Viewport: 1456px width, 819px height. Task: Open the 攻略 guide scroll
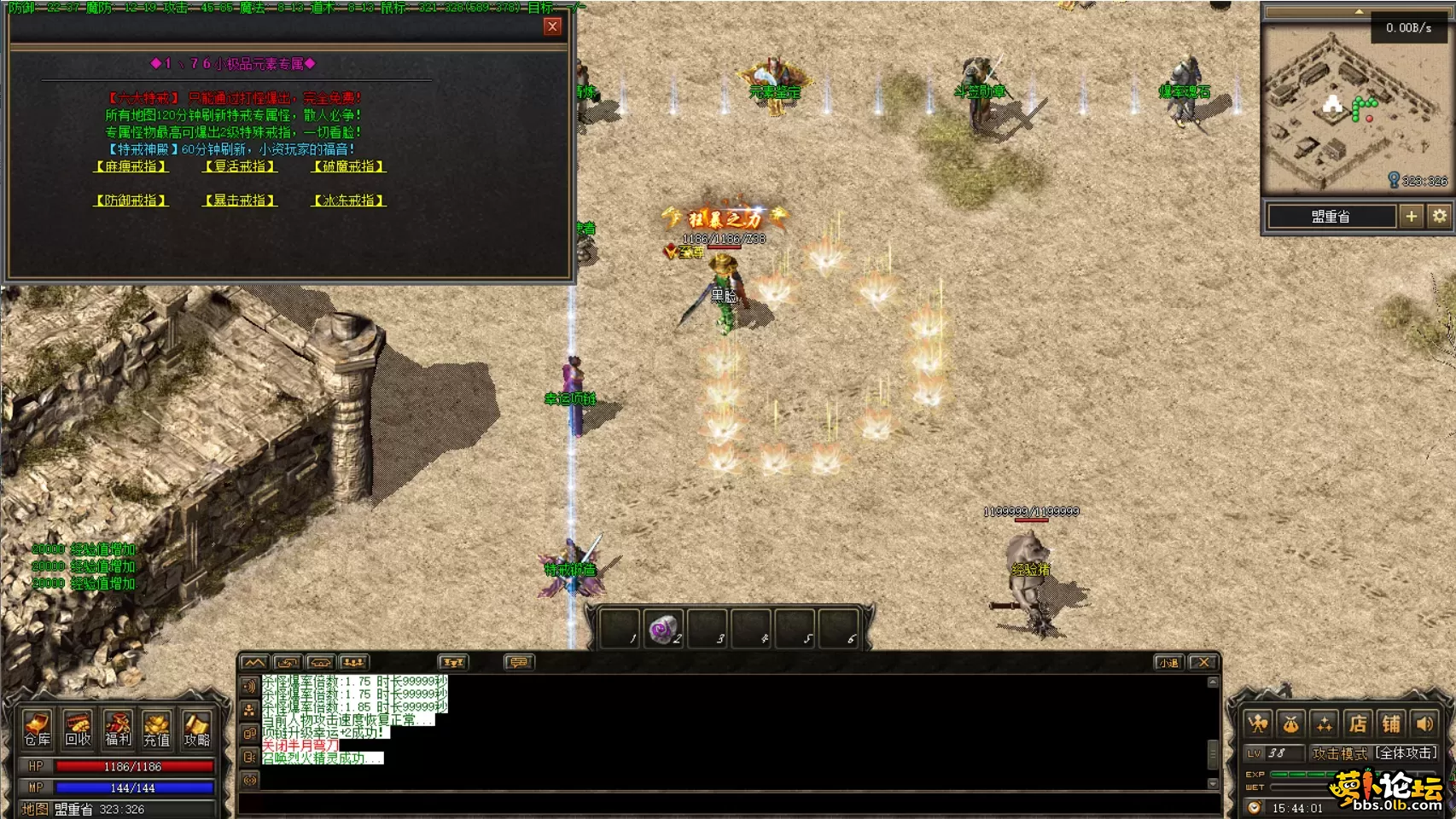(x=197, y=729)
